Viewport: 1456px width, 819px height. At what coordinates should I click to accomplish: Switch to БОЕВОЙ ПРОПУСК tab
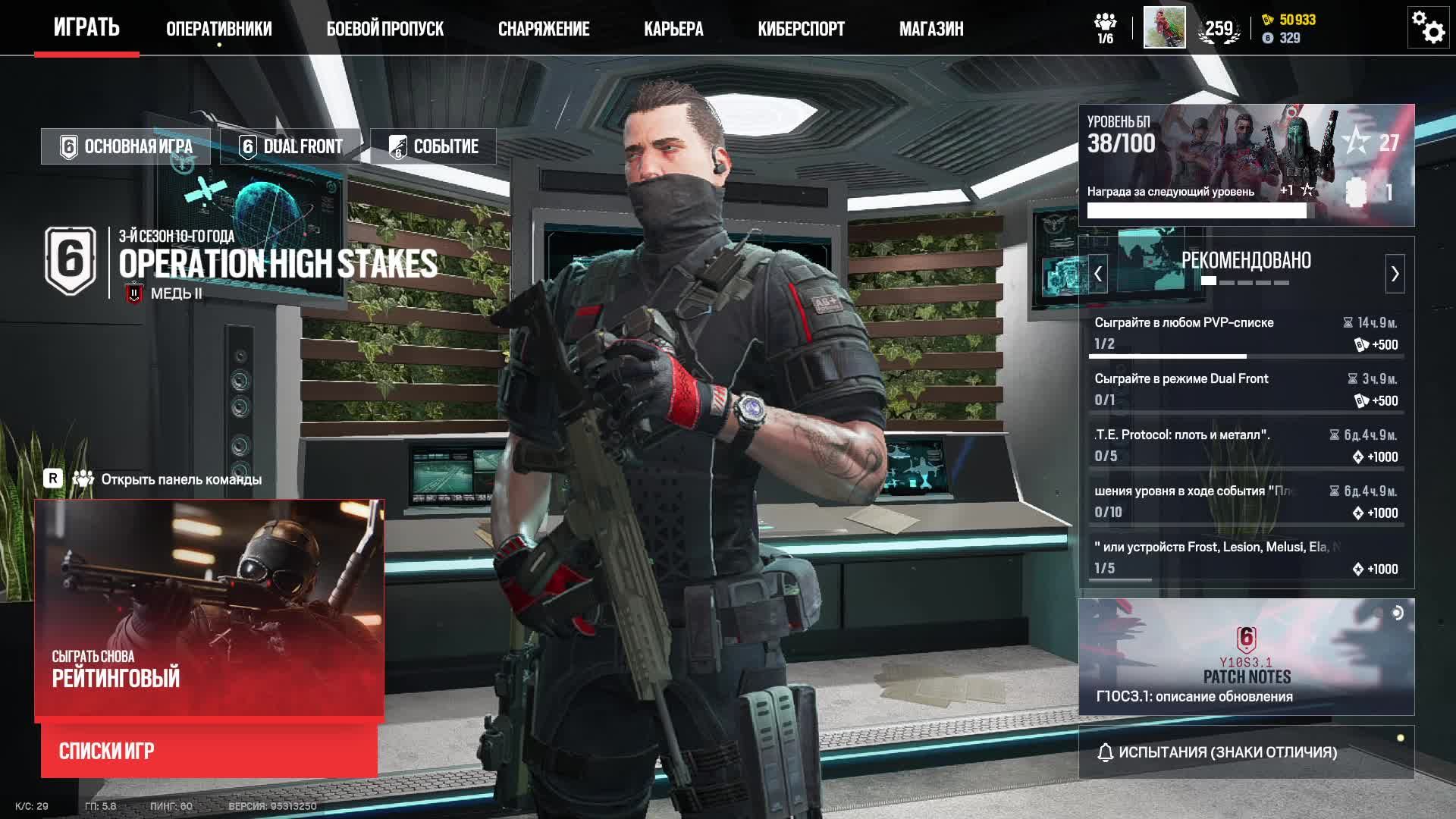pyautogui.click(x=384, y=29)
